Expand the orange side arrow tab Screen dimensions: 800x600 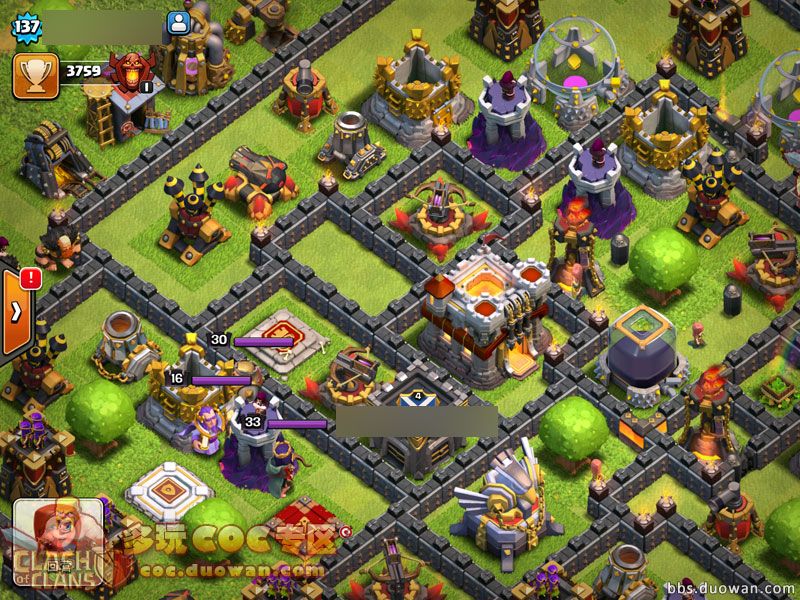point(15,311)
